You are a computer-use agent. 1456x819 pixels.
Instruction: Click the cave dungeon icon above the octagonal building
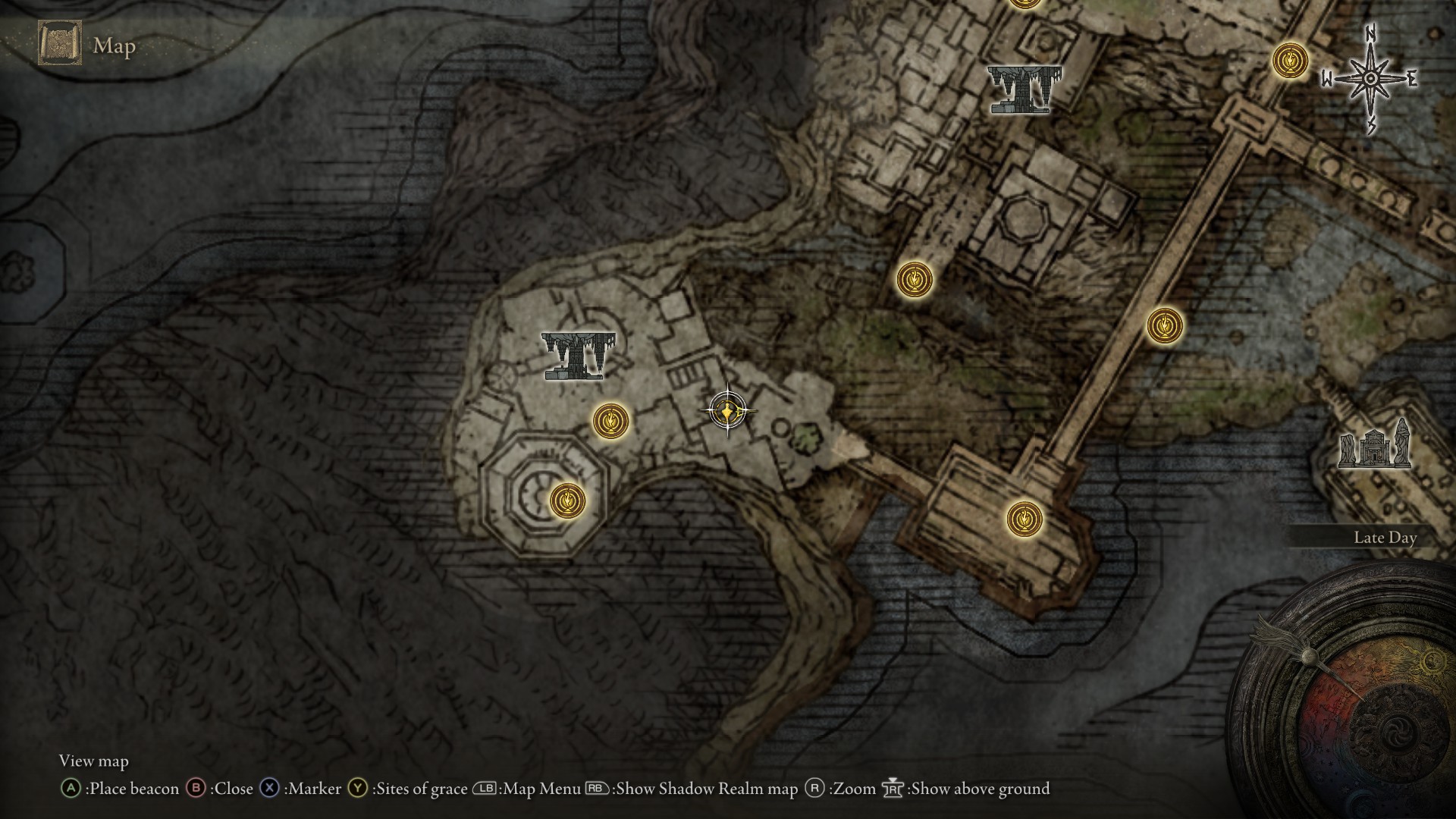[x=579, y=356]
